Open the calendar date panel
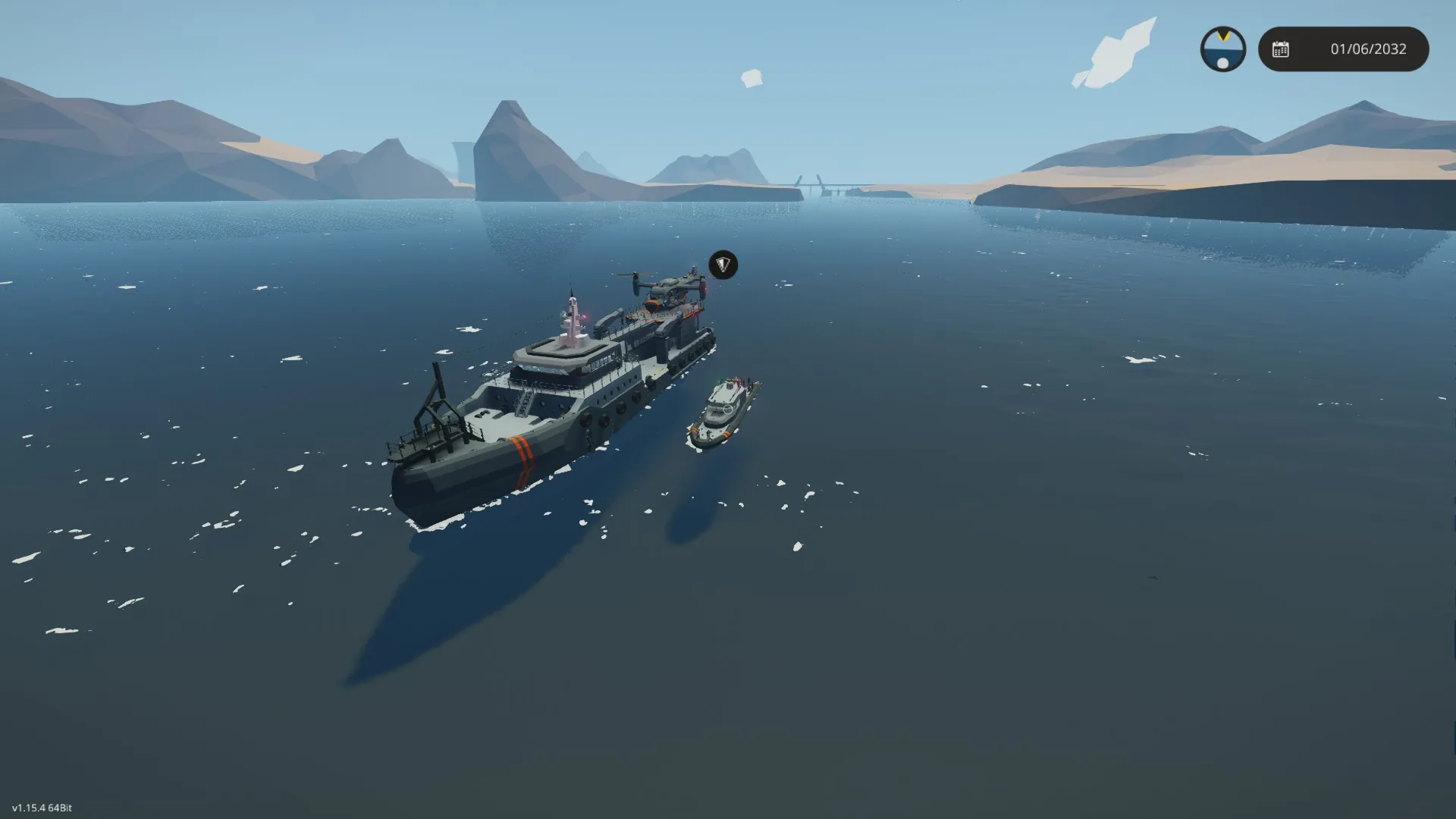1456x819 pixels. point(1343,49)
